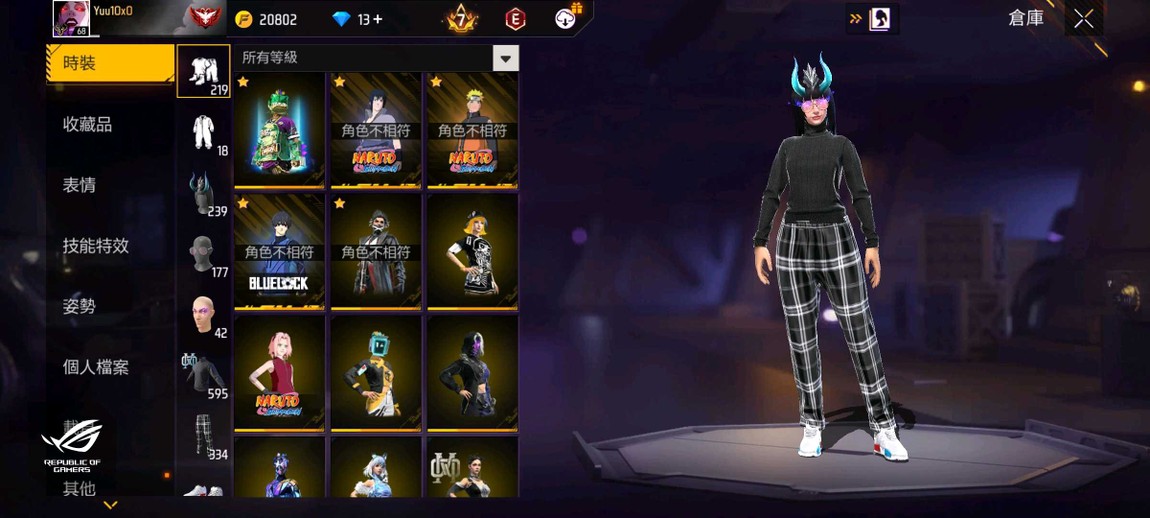Image resolution: width=1150 pixels, height=518 pixels.
Task: Open the 所有等級 rarity filter dropdown
Action: coord(505,58)
